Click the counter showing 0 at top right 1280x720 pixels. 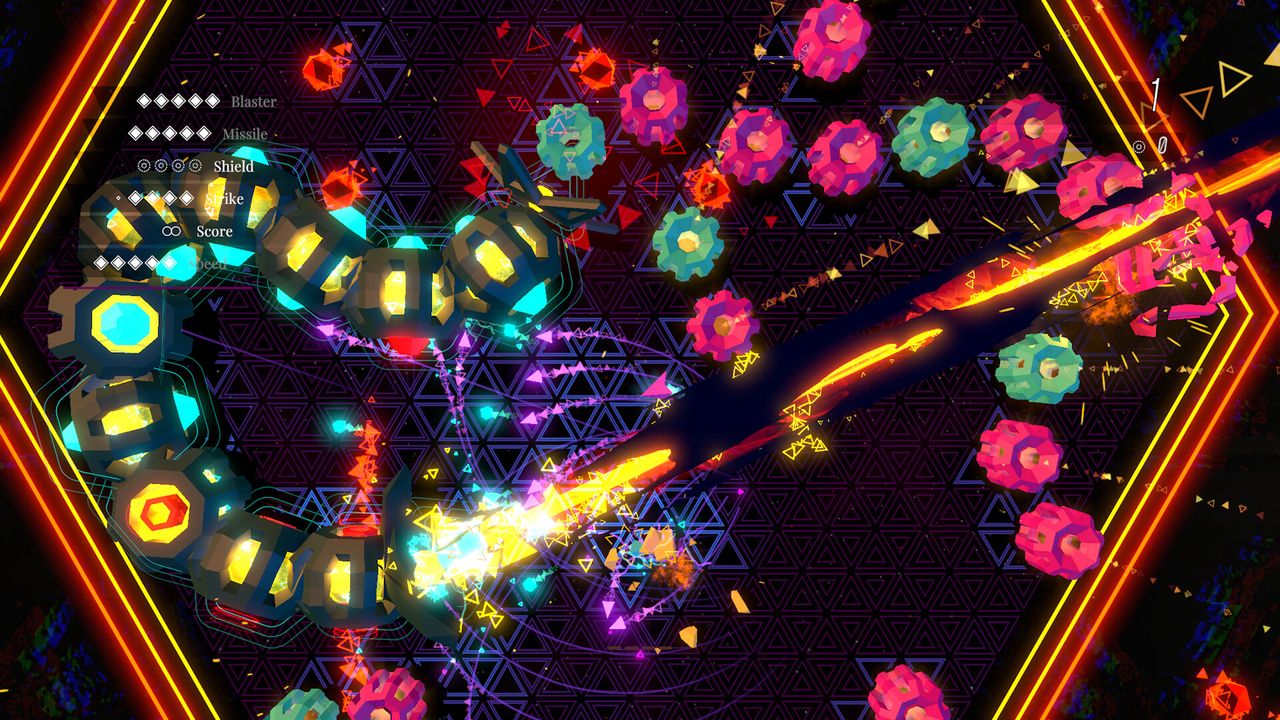tap(1162, 143)
